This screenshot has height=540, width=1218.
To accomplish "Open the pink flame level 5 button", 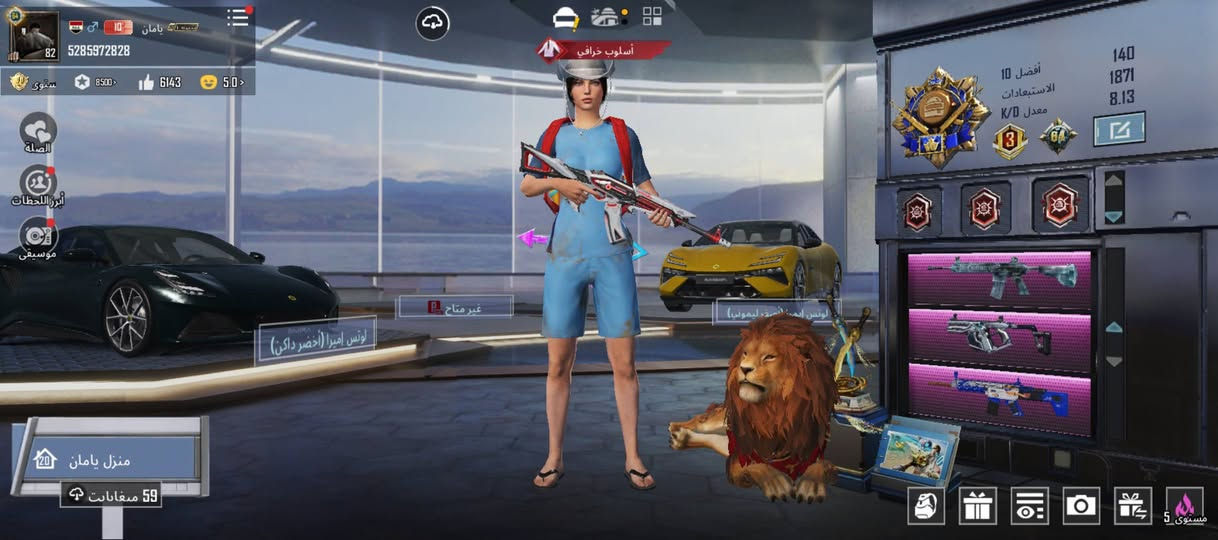I will [1185, 505].
